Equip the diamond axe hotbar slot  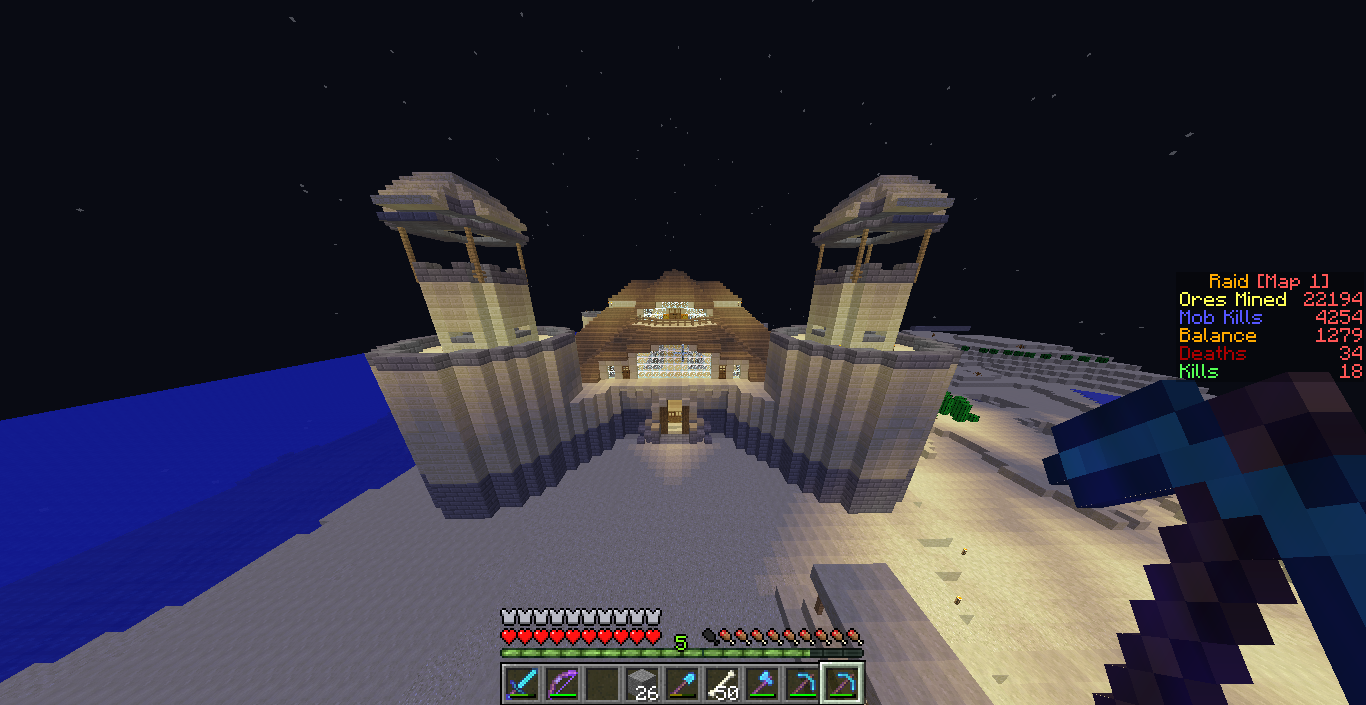tap(762, 684)
